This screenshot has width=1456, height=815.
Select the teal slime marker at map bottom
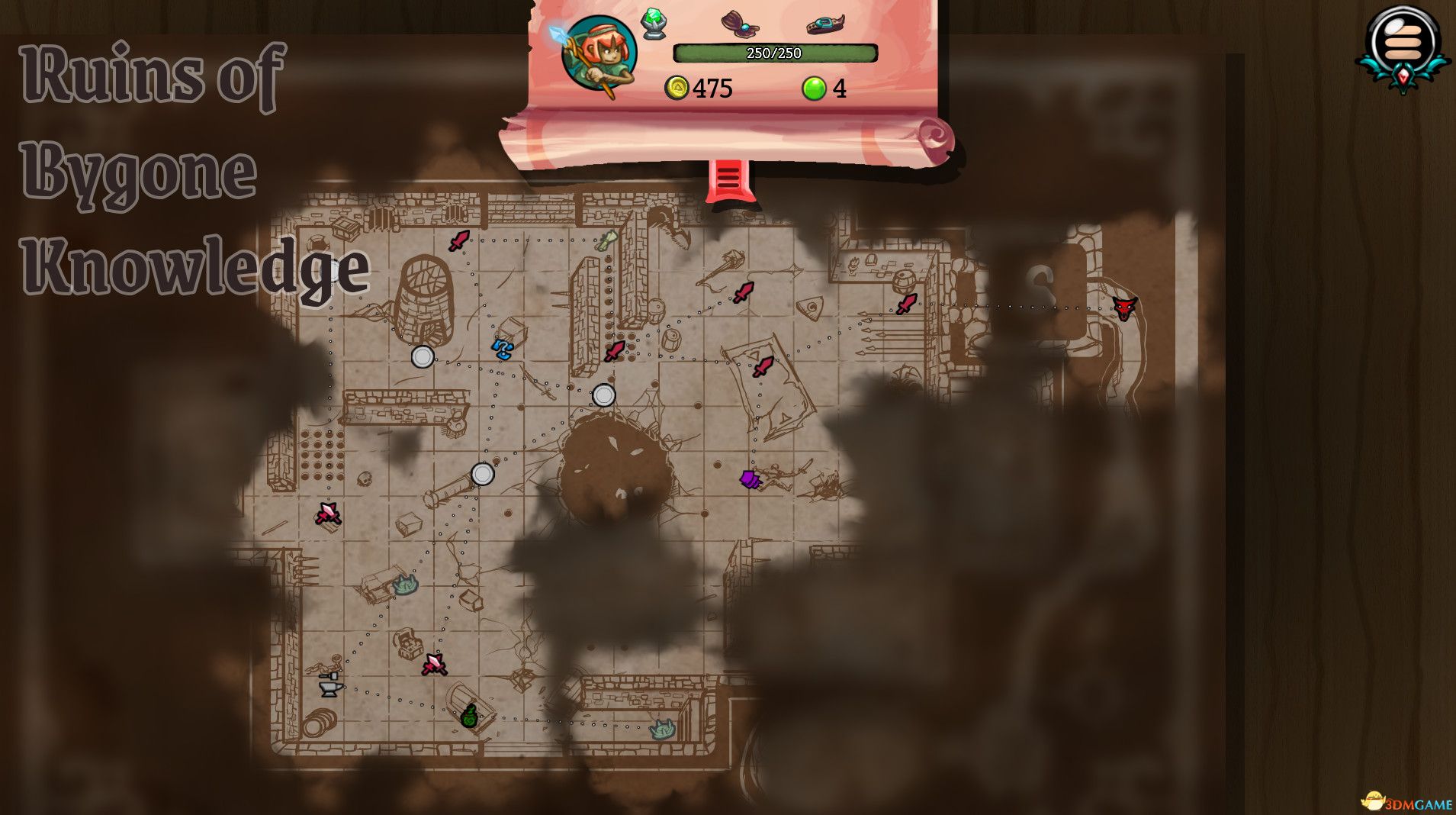(662, 730)
